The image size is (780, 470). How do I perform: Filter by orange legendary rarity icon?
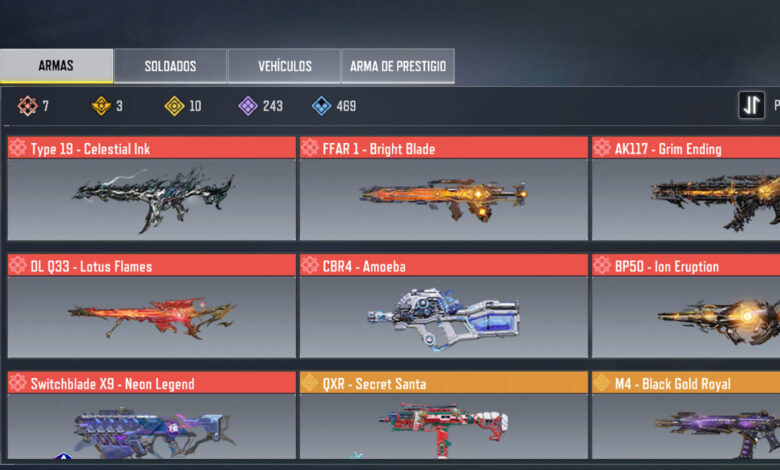[x=101, y=105]
